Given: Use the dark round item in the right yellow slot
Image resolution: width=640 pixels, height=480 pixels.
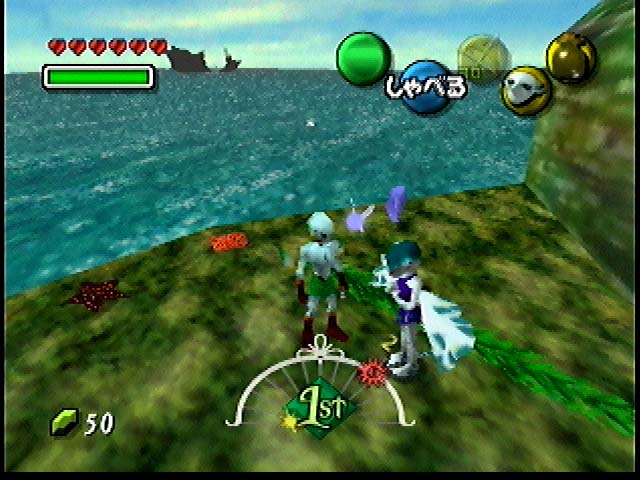Looking at the screenshot, I should tap(571, 57).
